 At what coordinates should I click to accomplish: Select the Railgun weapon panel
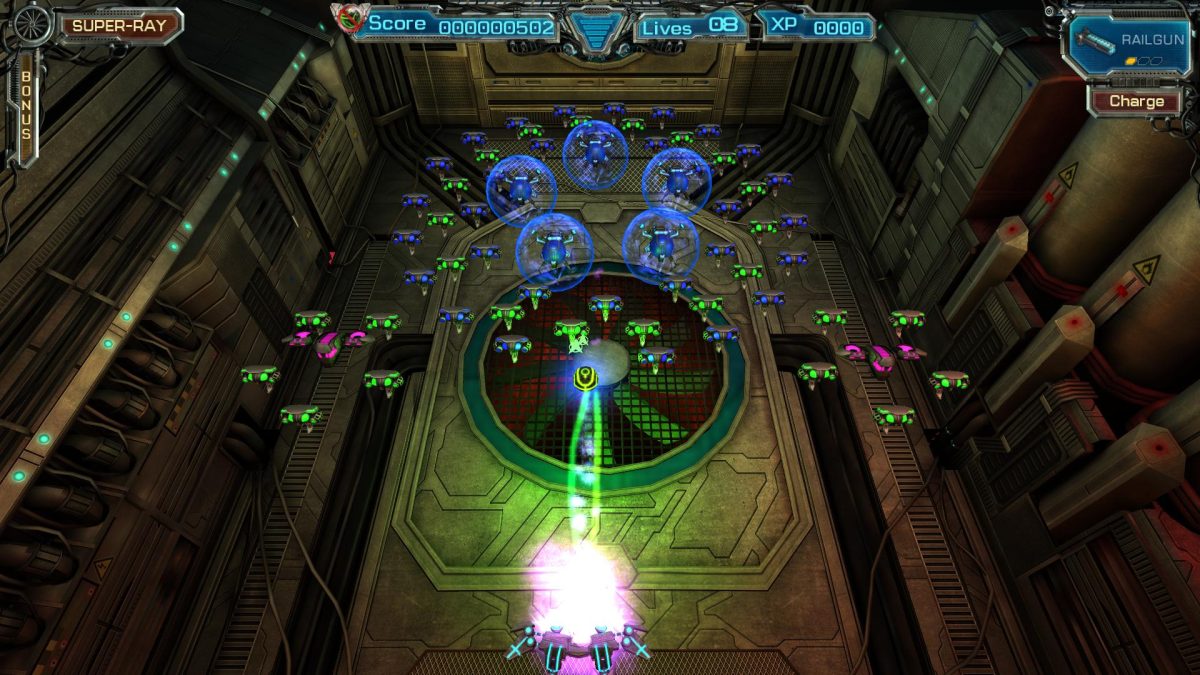(x=1128, y=43)
